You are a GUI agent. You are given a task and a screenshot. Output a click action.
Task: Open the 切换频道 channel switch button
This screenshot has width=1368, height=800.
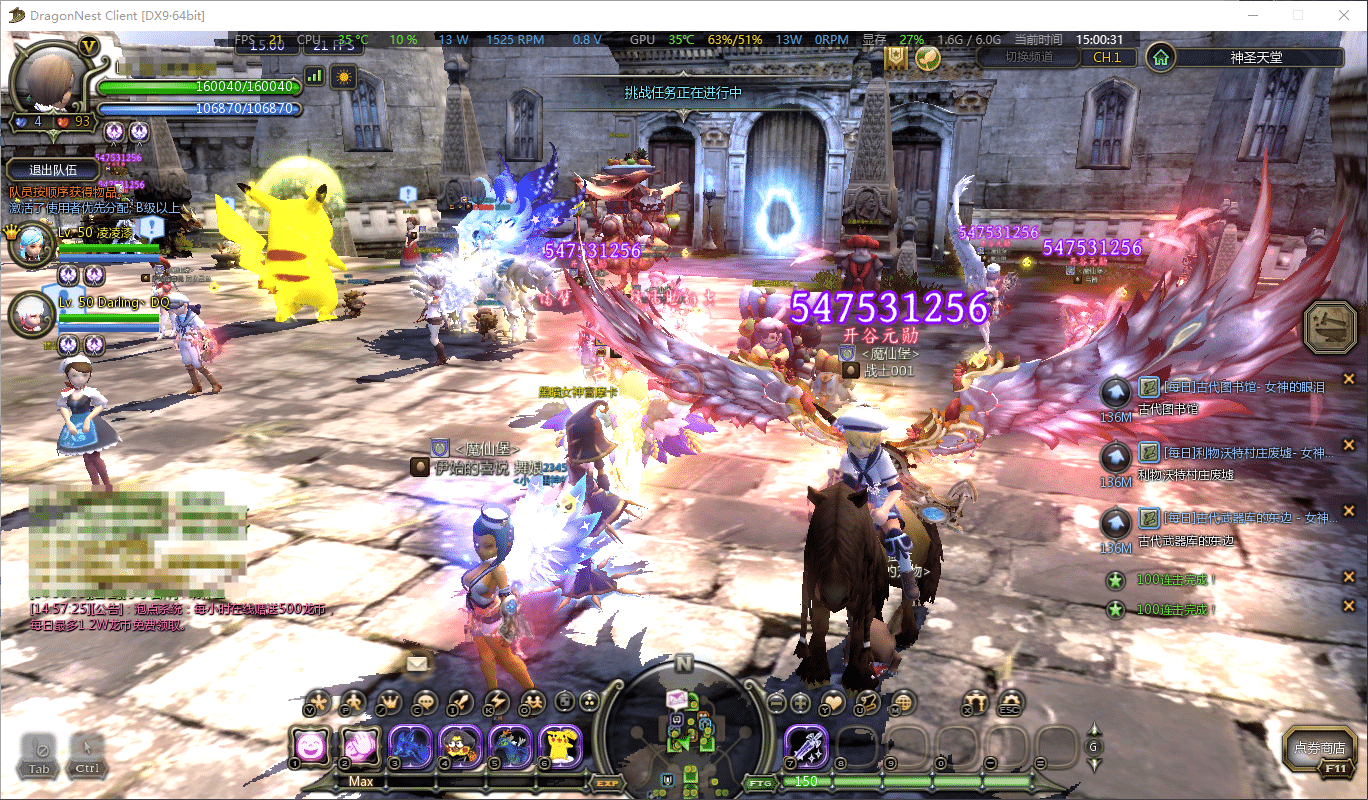tap(1027, 57)
